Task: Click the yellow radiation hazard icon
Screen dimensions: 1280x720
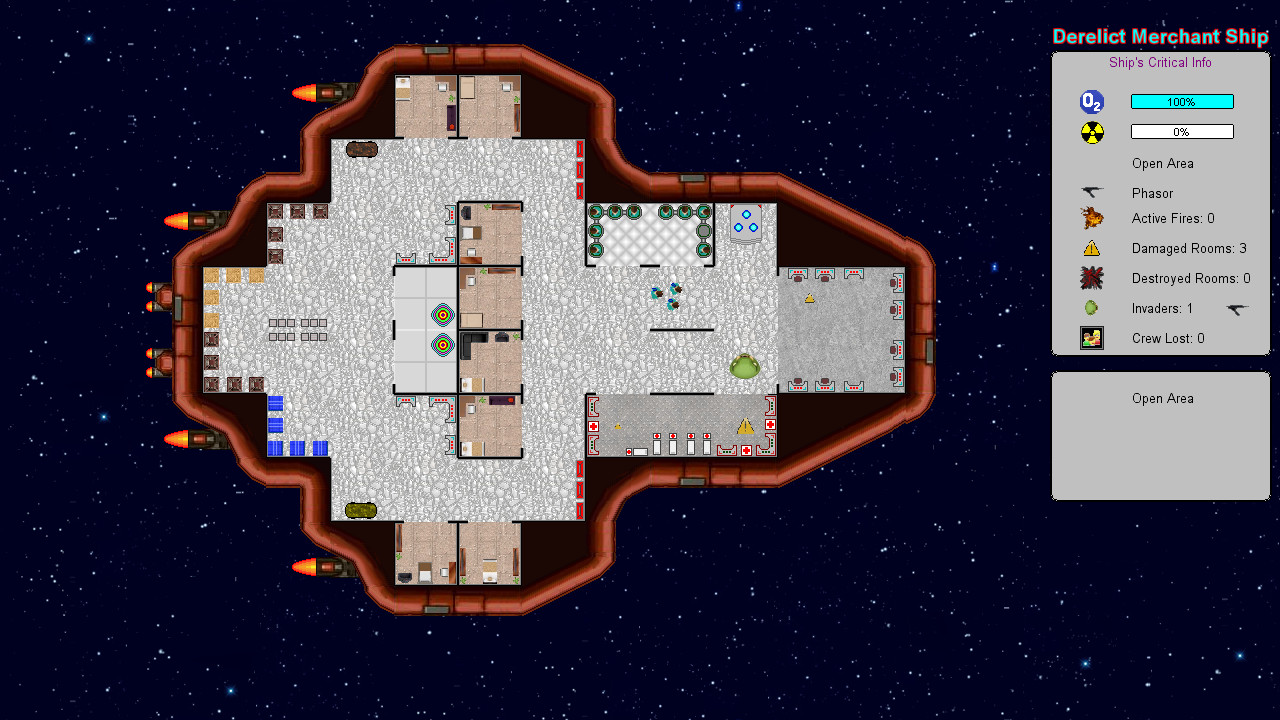Action: [1091, 131]
